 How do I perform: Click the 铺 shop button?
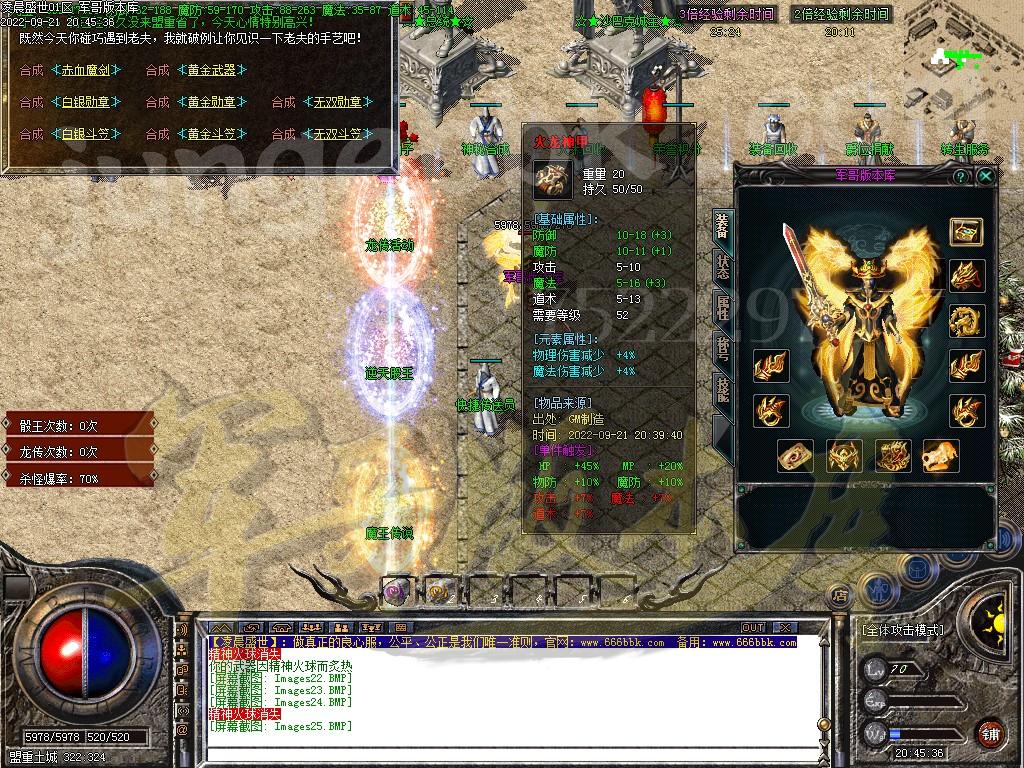pos(989,732)
